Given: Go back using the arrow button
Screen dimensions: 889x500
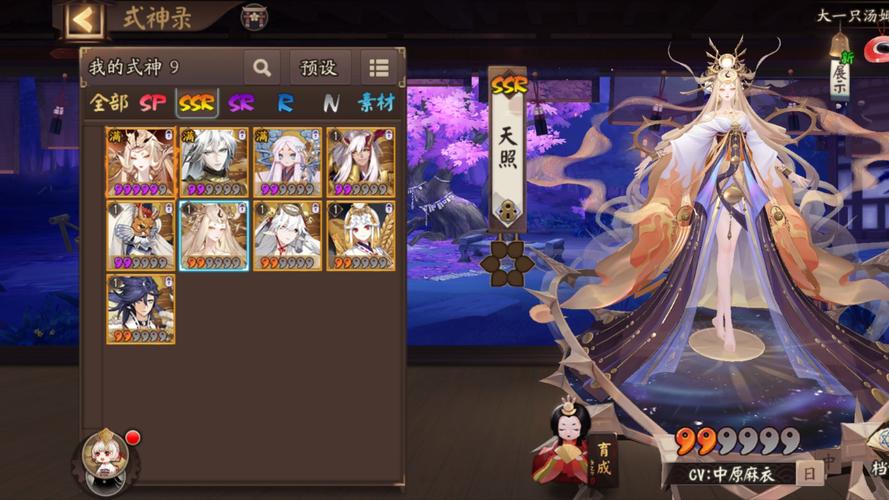Looking at the screenshot, I should 84,18.
